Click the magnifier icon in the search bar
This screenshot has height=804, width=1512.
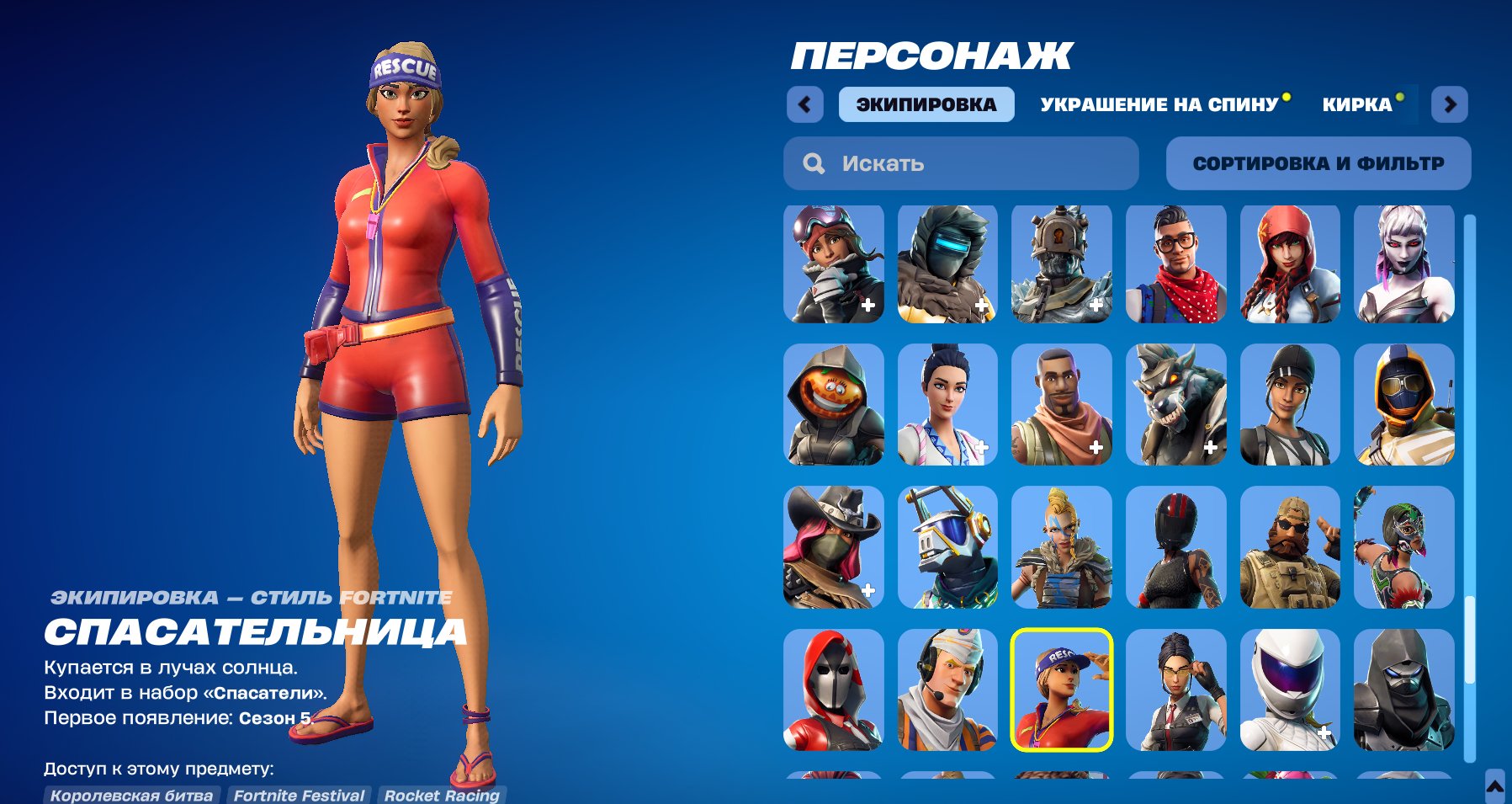pos(813,163)
